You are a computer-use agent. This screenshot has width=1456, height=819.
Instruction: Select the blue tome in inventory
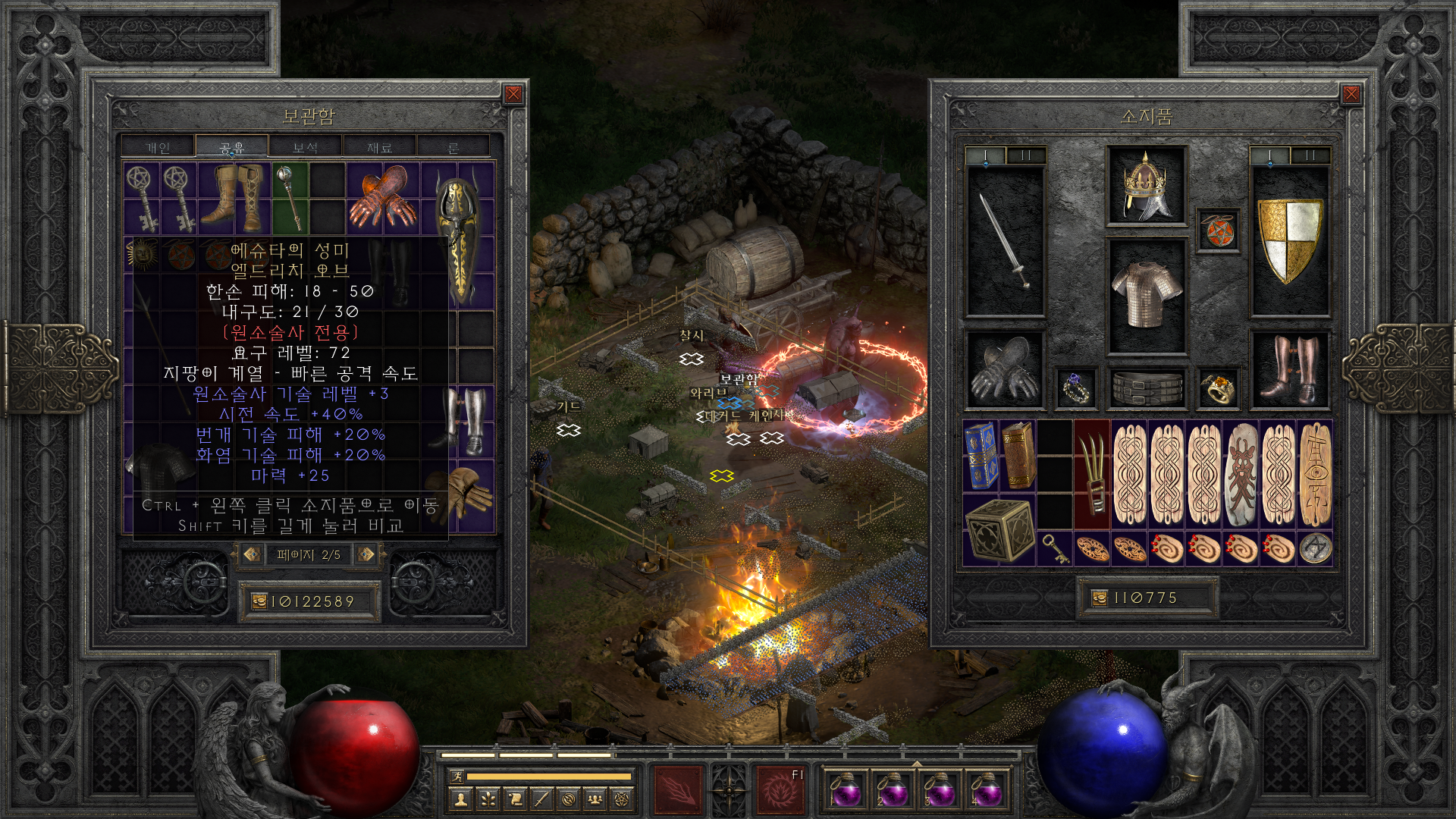pyautogui.click(x=981, y=455)
